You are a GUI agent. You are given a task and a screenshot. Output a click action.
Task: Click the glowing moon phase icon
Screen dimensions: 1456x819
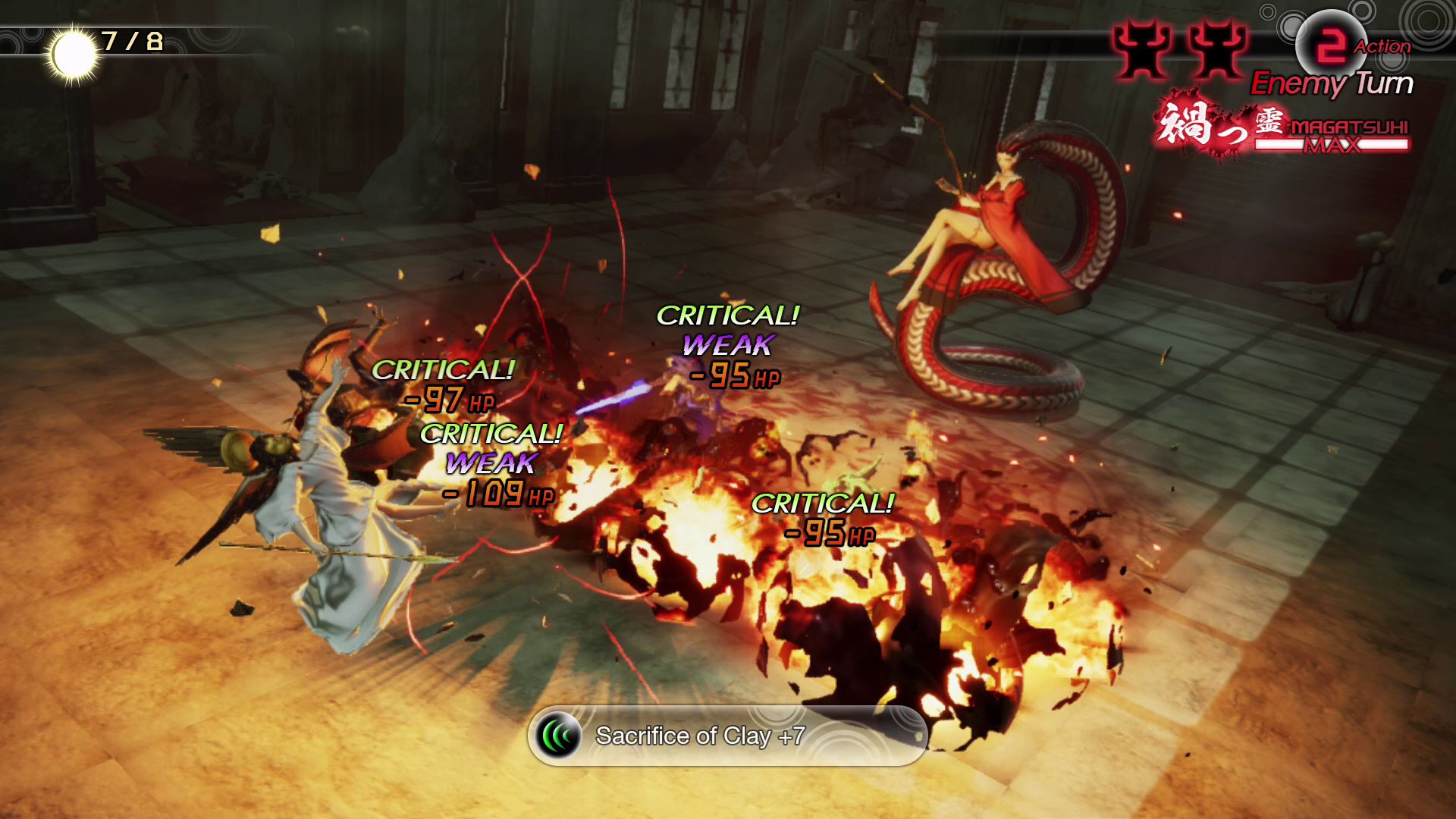click(x=73, y=55)
